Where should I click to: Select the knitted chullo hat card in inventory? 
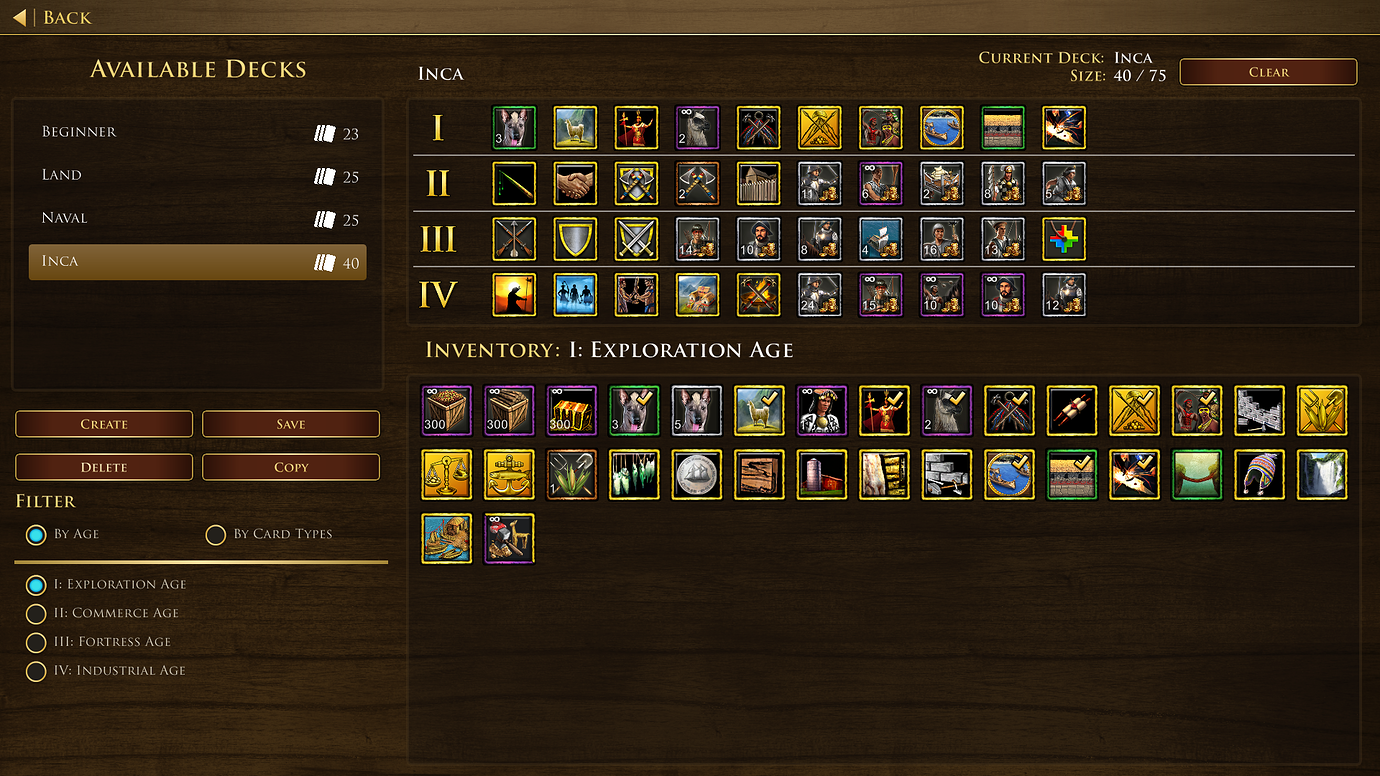pos(1259,474)
